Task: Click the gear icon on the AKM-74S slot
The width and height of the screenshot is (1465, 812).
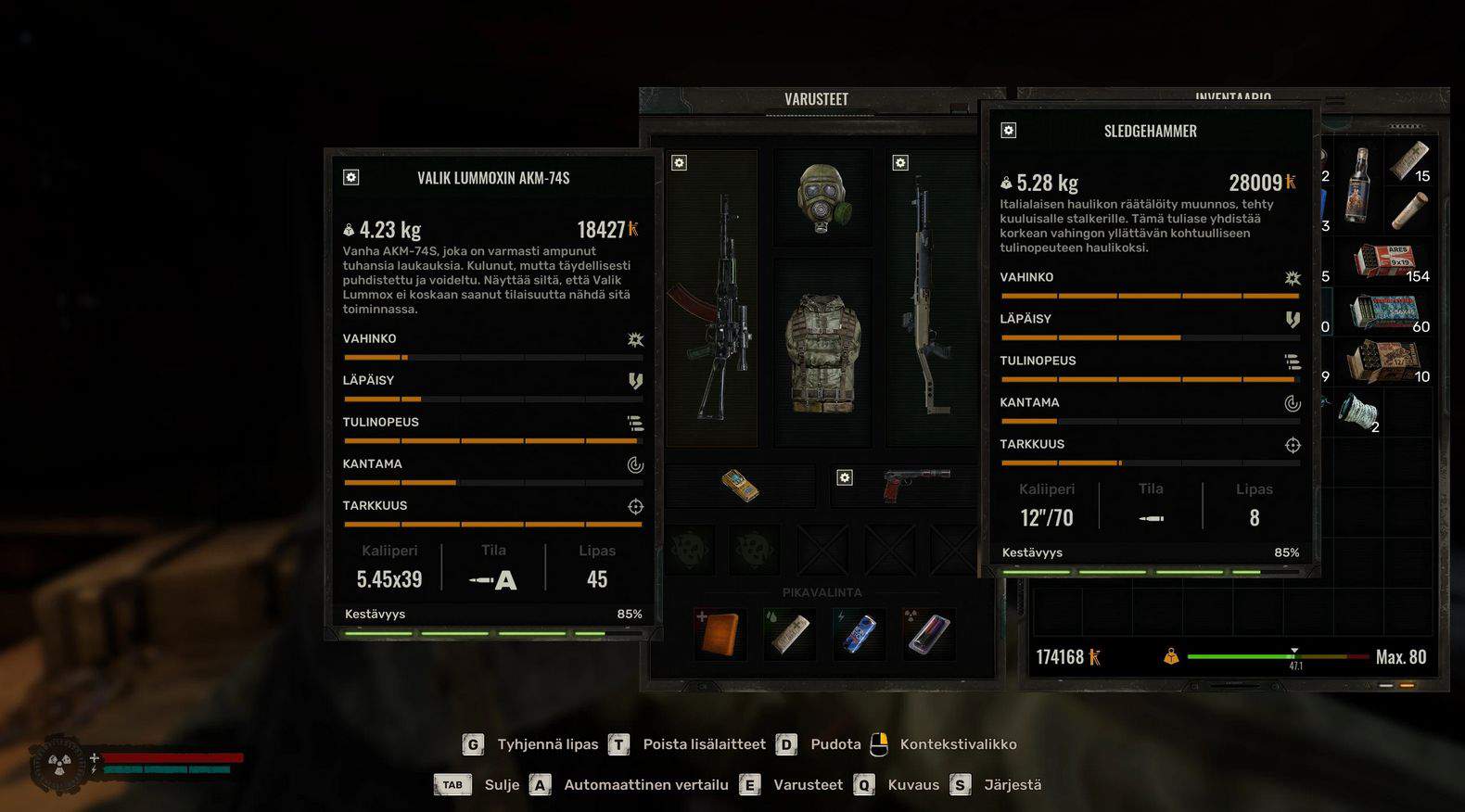Action: 680,163
